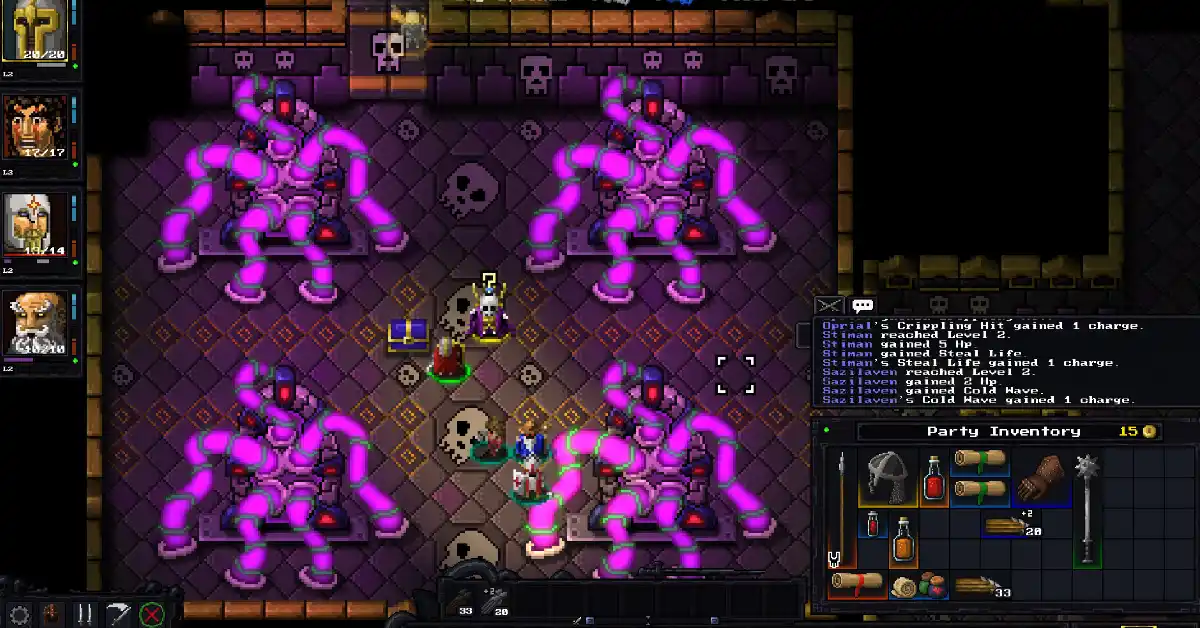Select the red-ribbon scroll
The image size is (1200, 628).
[858, 584]
